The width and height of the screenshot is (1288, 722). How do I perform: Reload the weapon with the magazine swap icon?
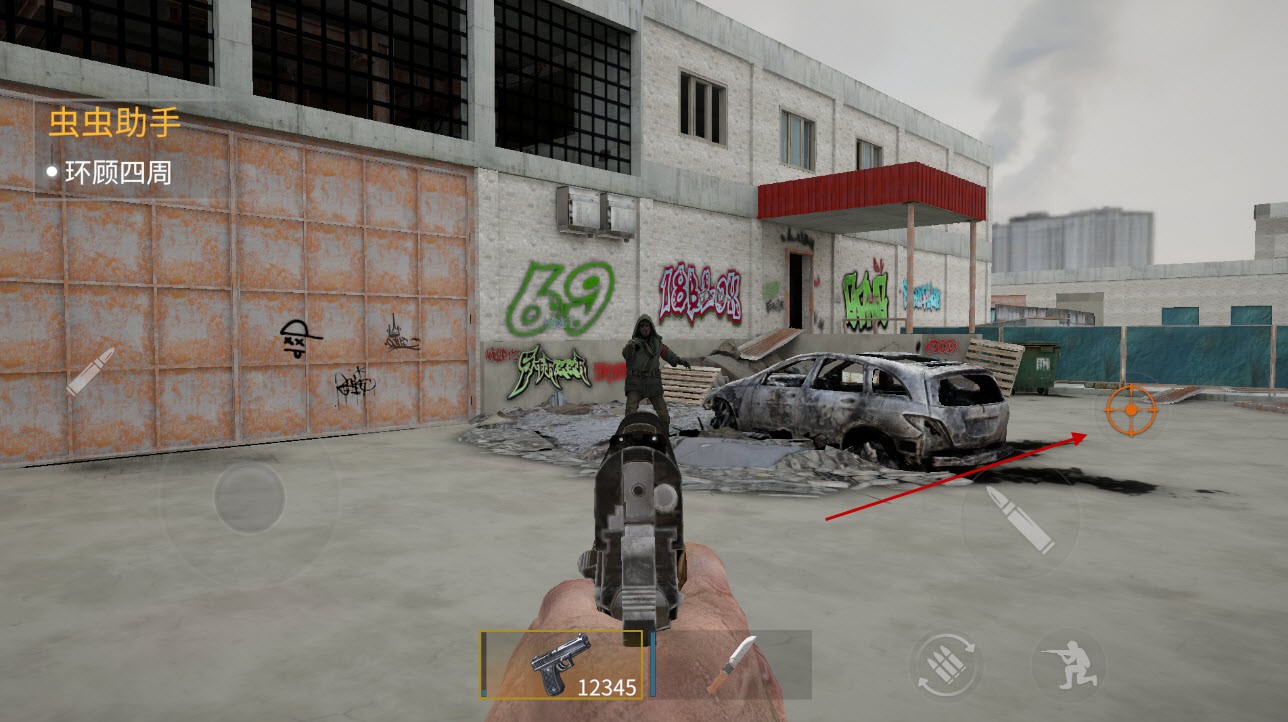click(x=945, y=665)
